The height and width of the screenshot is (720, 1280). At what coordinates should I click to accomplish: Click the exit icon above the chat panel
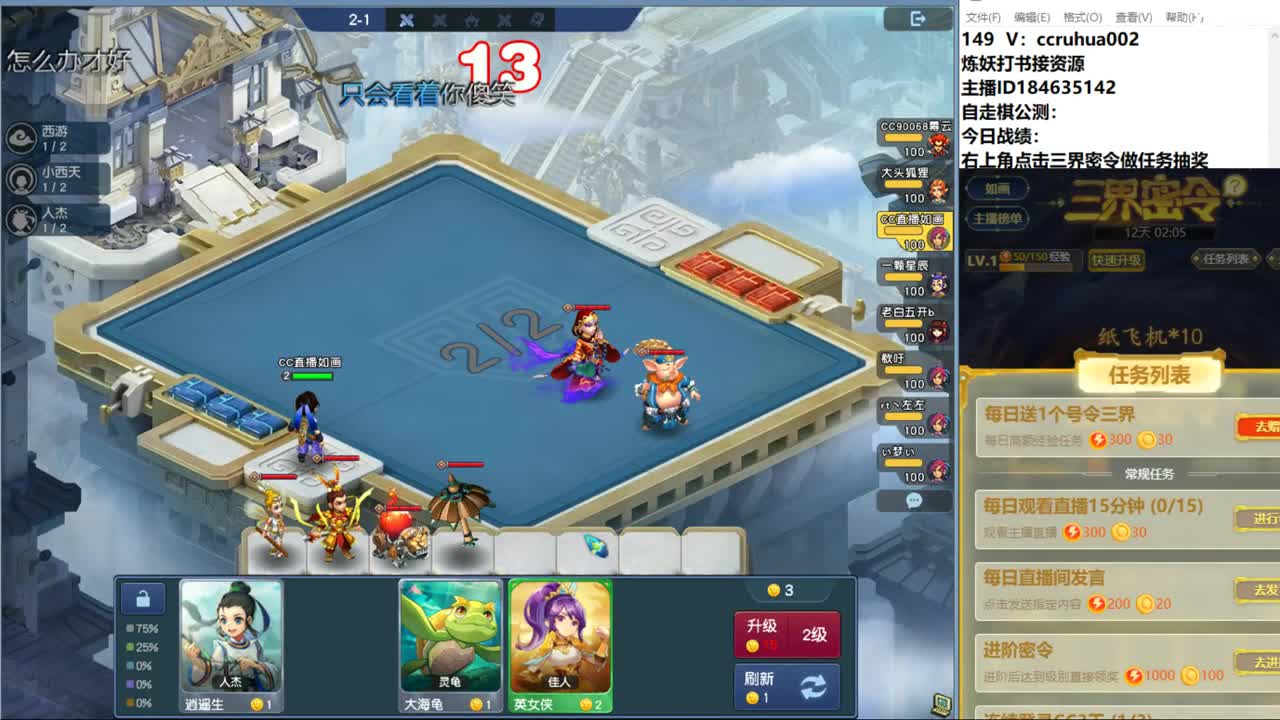[x=916, y=19]
